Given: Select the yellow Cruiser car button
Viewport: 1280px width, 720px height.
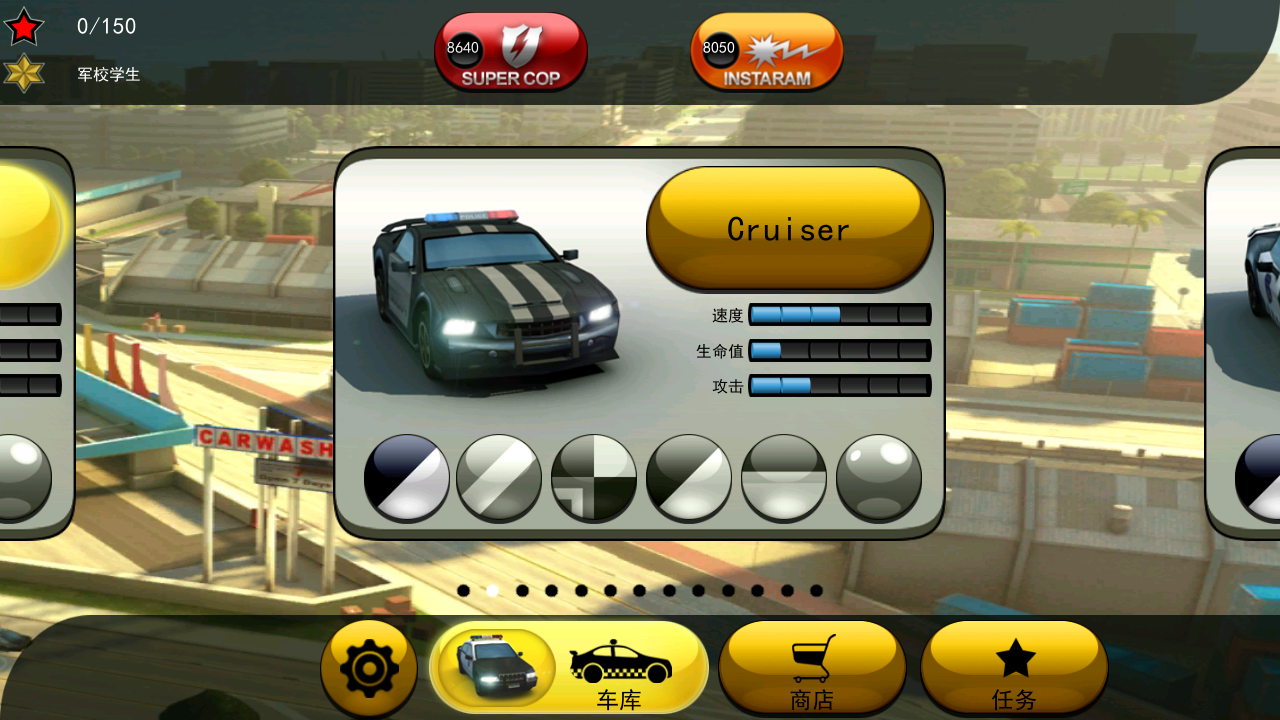Looking at the screenshot, I should click(789, 229).
